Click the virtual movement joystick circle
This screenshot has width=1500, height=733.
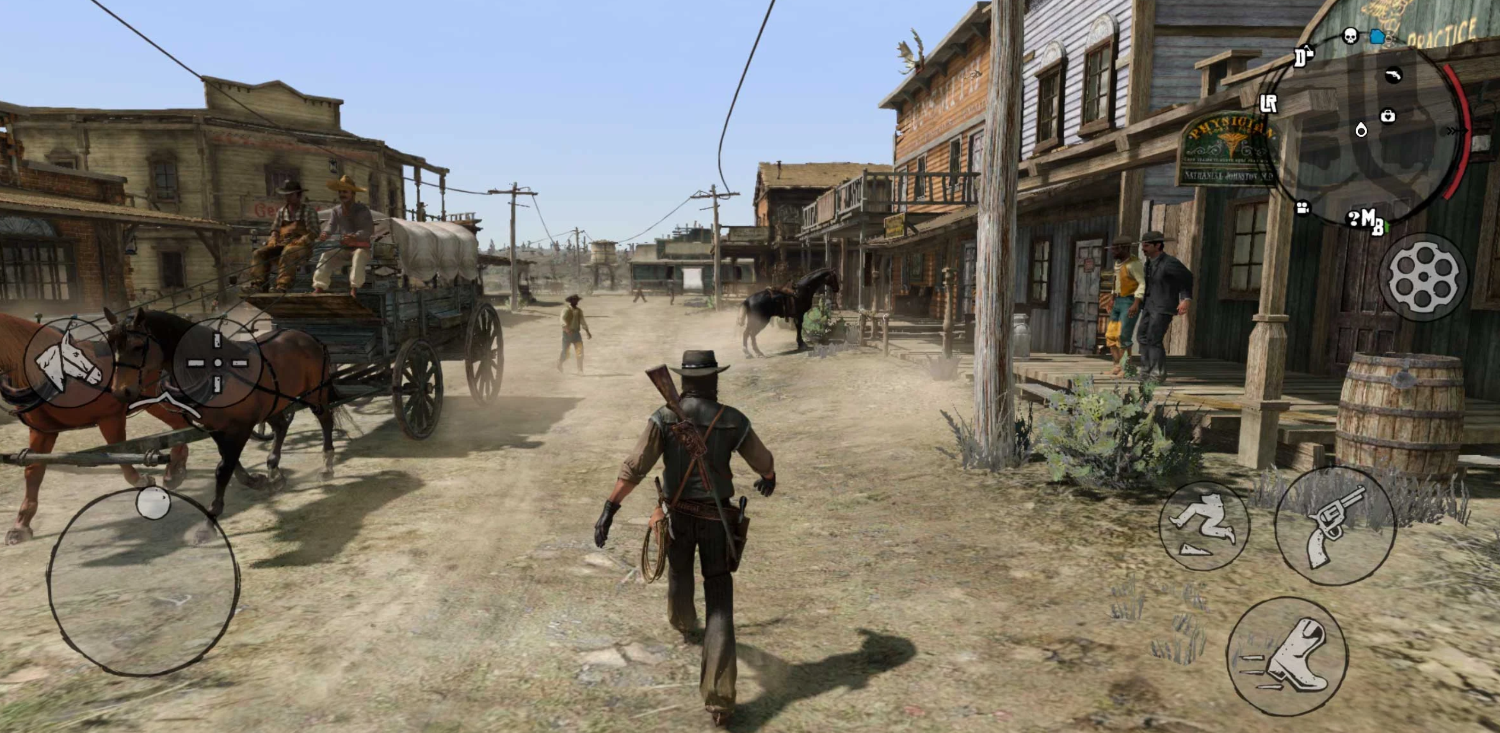143,582
